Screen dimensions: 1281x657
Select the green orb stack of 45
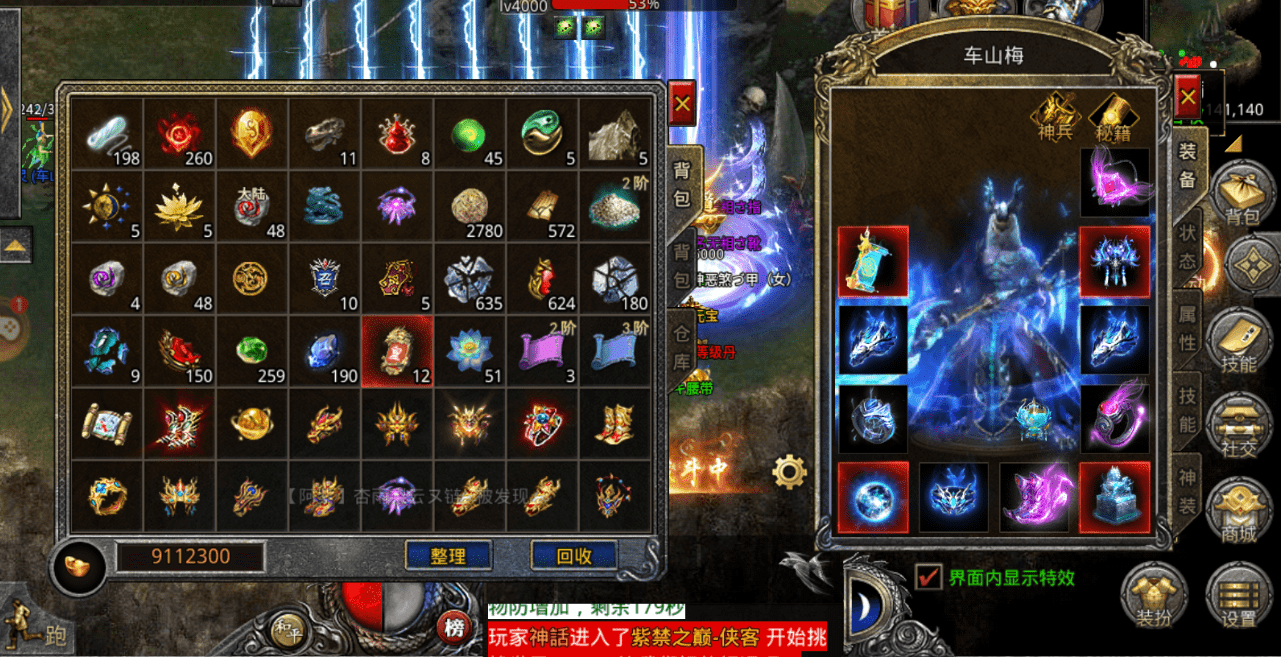(x=469, y=135)
